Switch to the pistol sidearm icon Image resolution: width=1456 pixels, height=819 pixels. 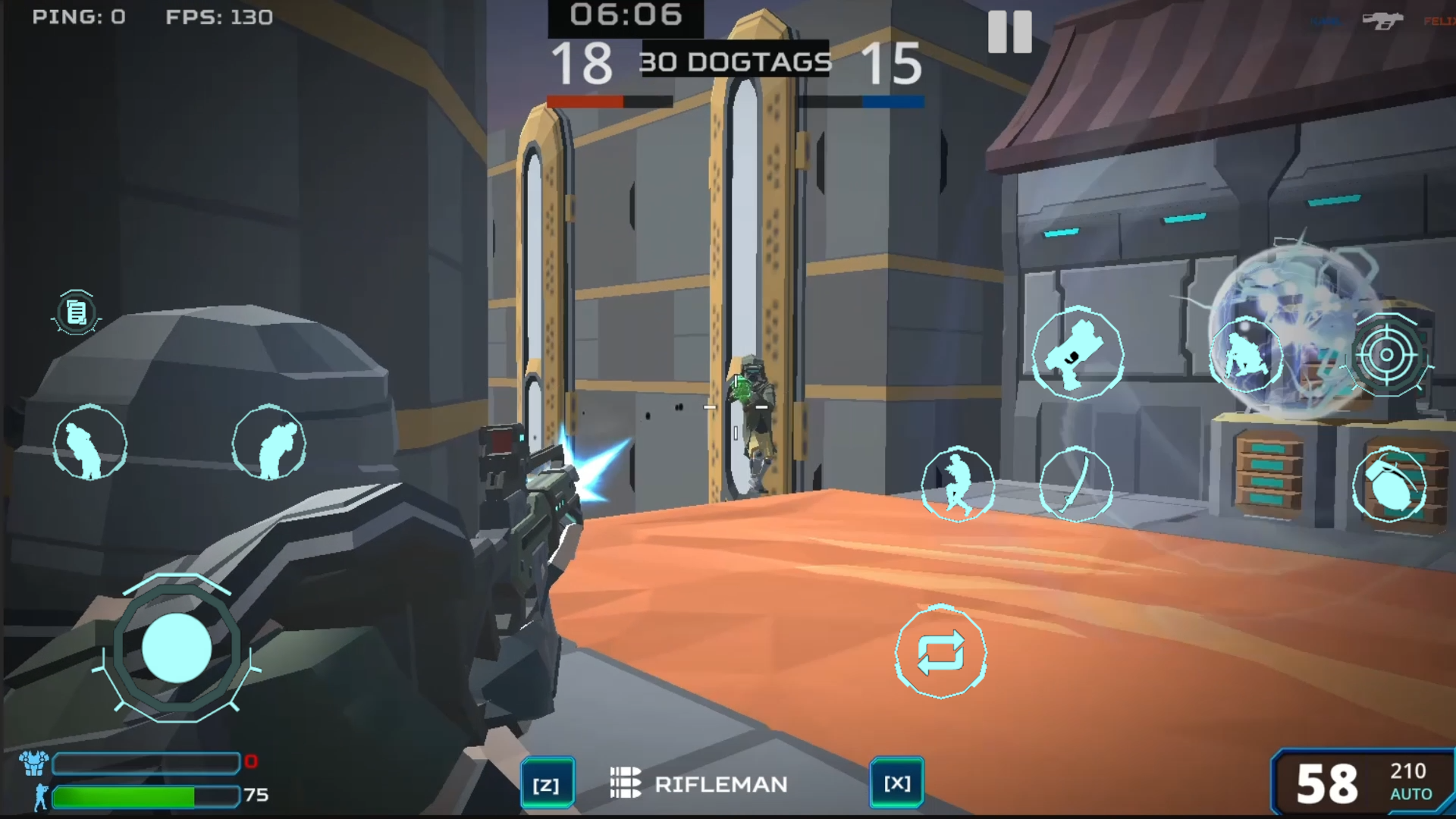click(x=1078, y=355)
